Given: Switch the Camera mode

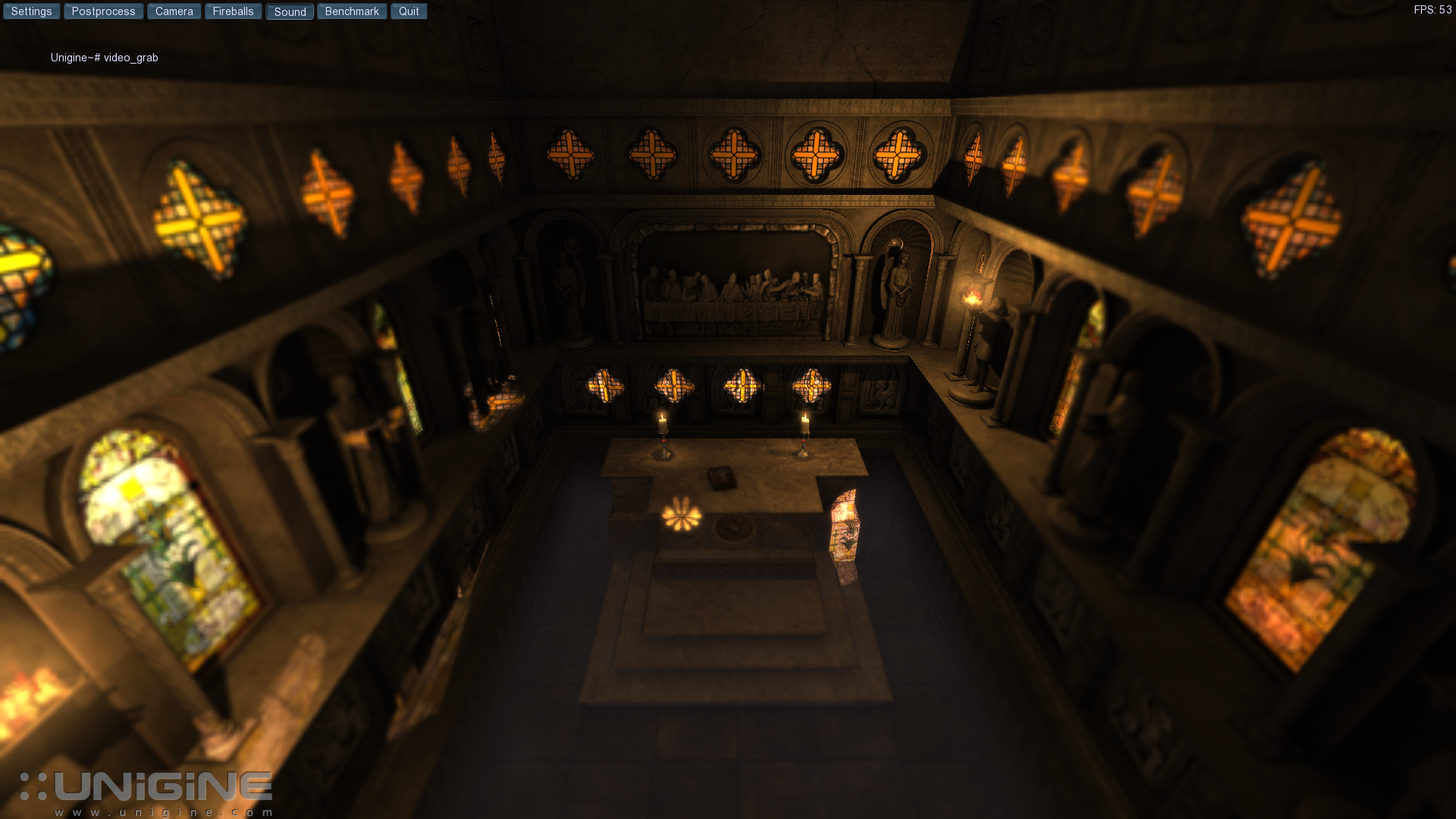Looking at the screenshot, I should pos(173,11).
